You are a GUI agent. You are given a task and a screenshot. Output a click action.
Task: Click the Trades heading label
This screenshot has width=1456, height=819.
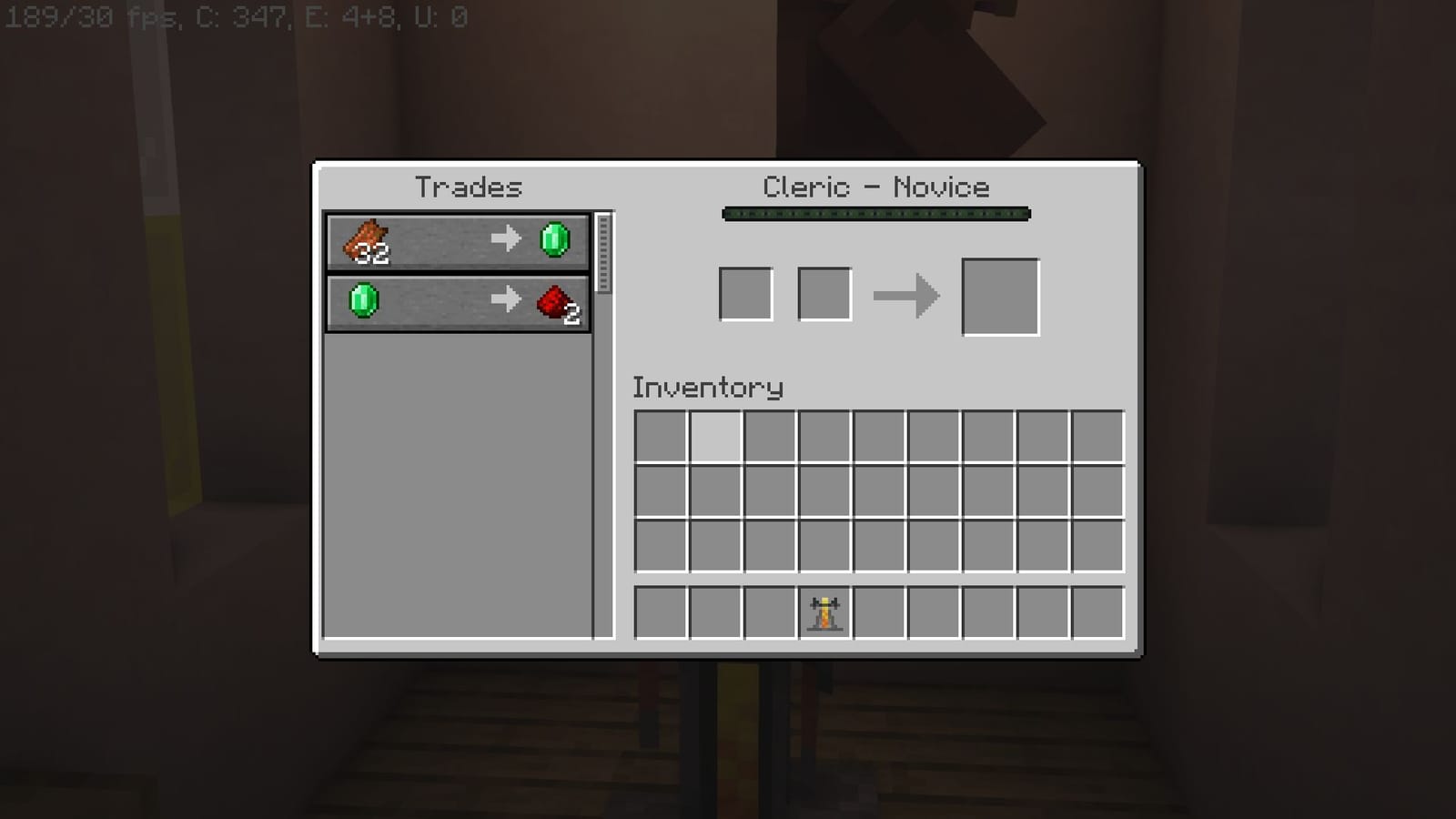click(x=469, y=187)
